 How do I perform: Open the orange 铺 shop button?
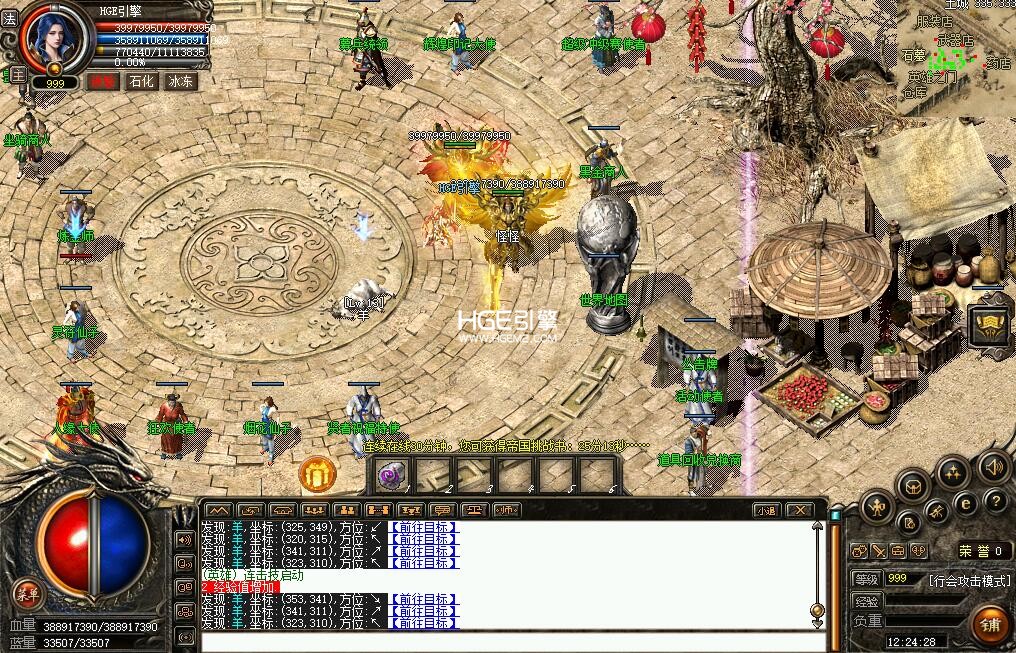(x=990, y=624)
